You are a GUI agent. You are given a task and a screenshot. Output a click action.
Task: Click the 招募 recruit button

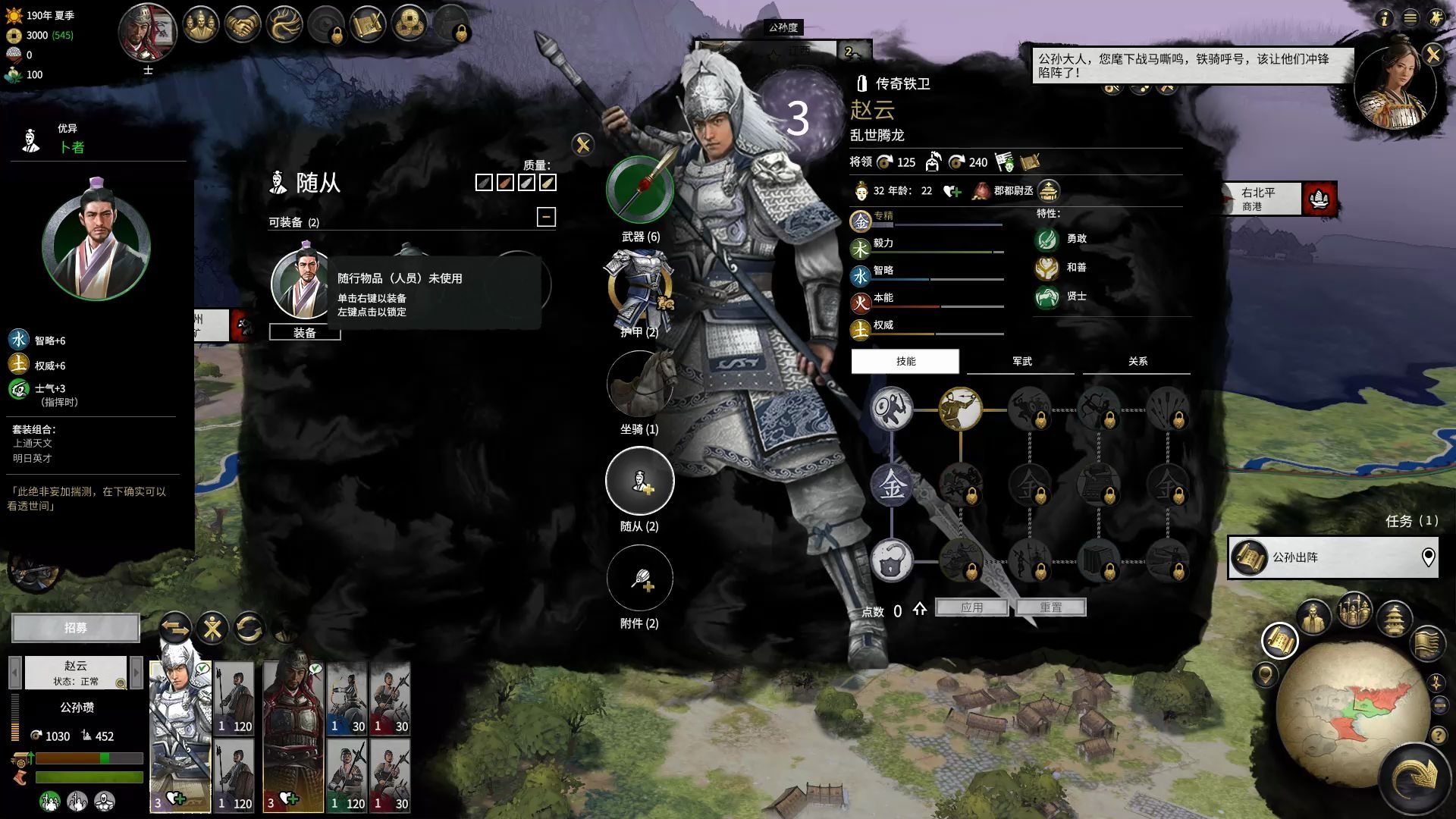pos(76,628)
